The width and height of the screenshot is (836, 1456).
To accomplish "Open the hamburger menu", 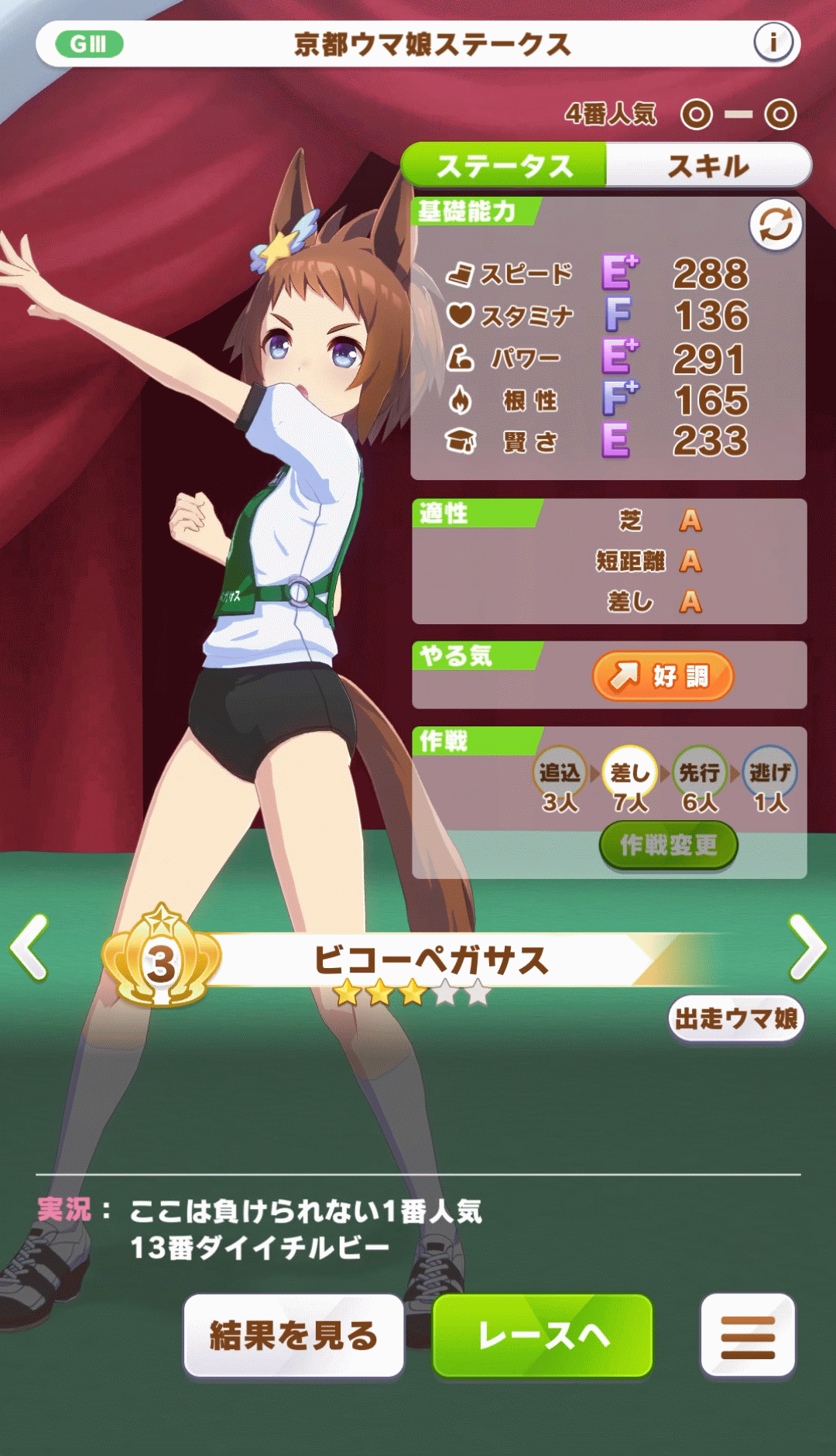I will tap(748, 1336).
